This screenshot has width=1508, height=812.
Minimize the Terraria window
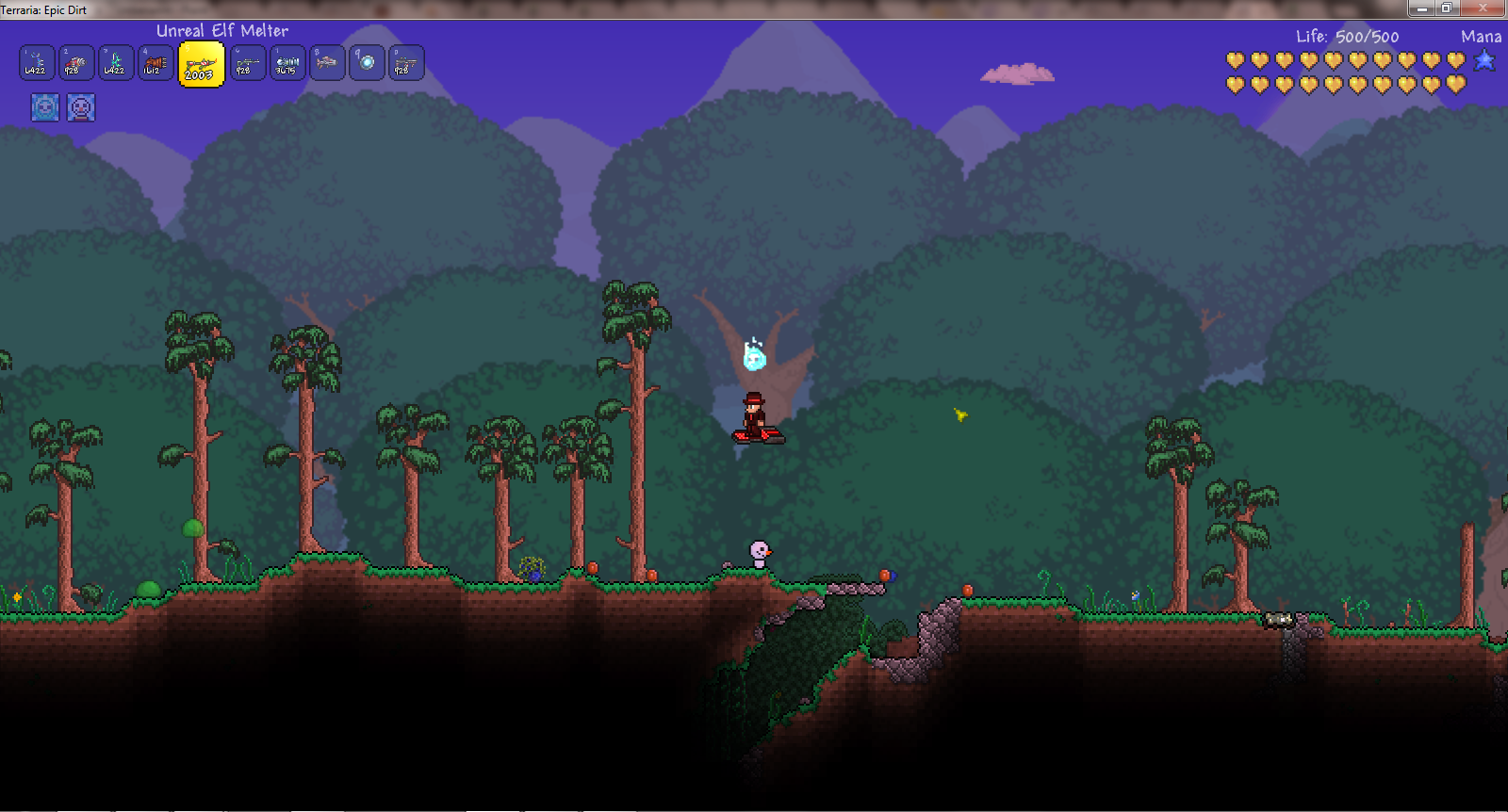pyautogui.click(x=1421, y=8)
